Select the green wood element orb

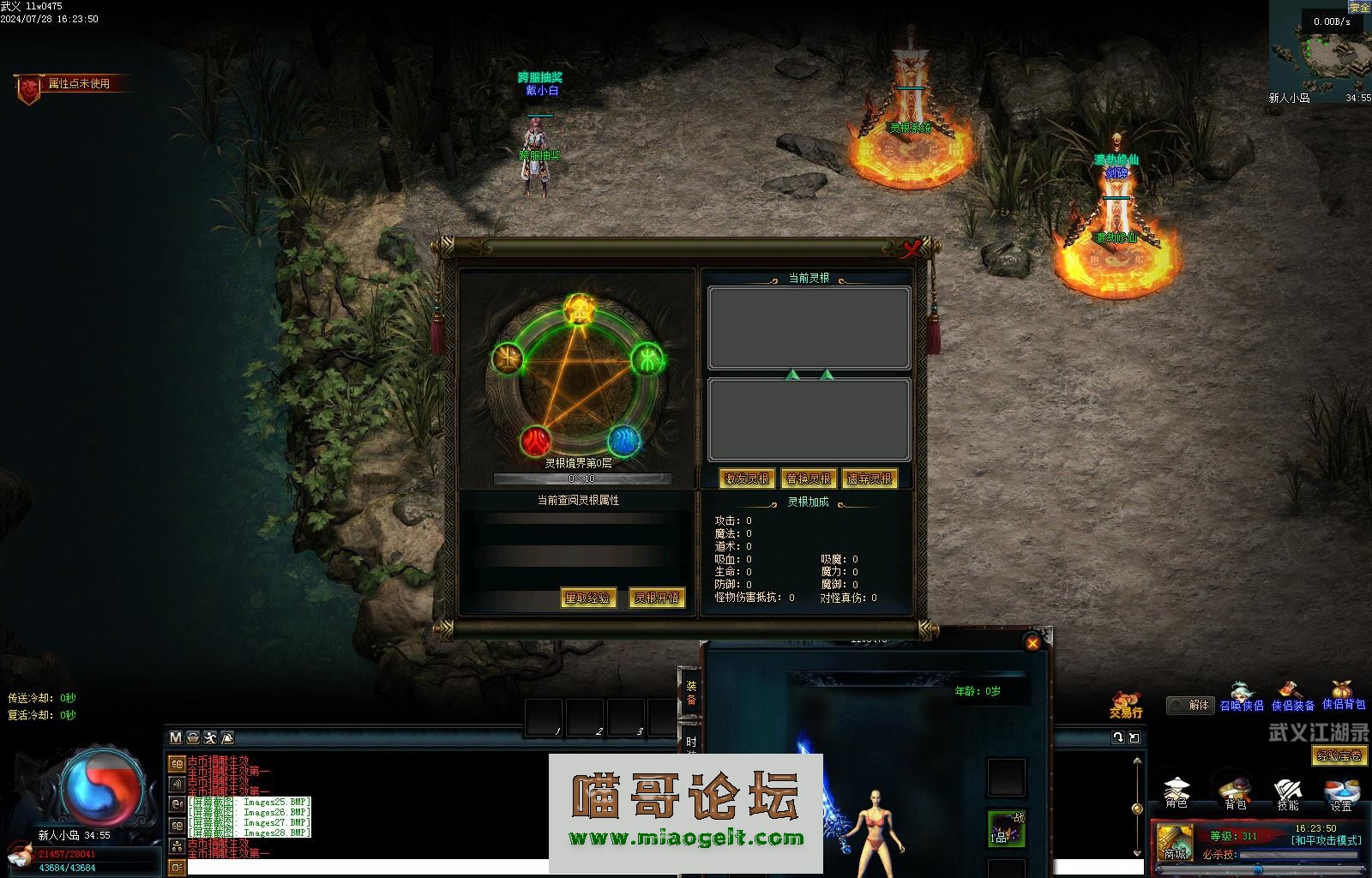[x=649, y=360]
